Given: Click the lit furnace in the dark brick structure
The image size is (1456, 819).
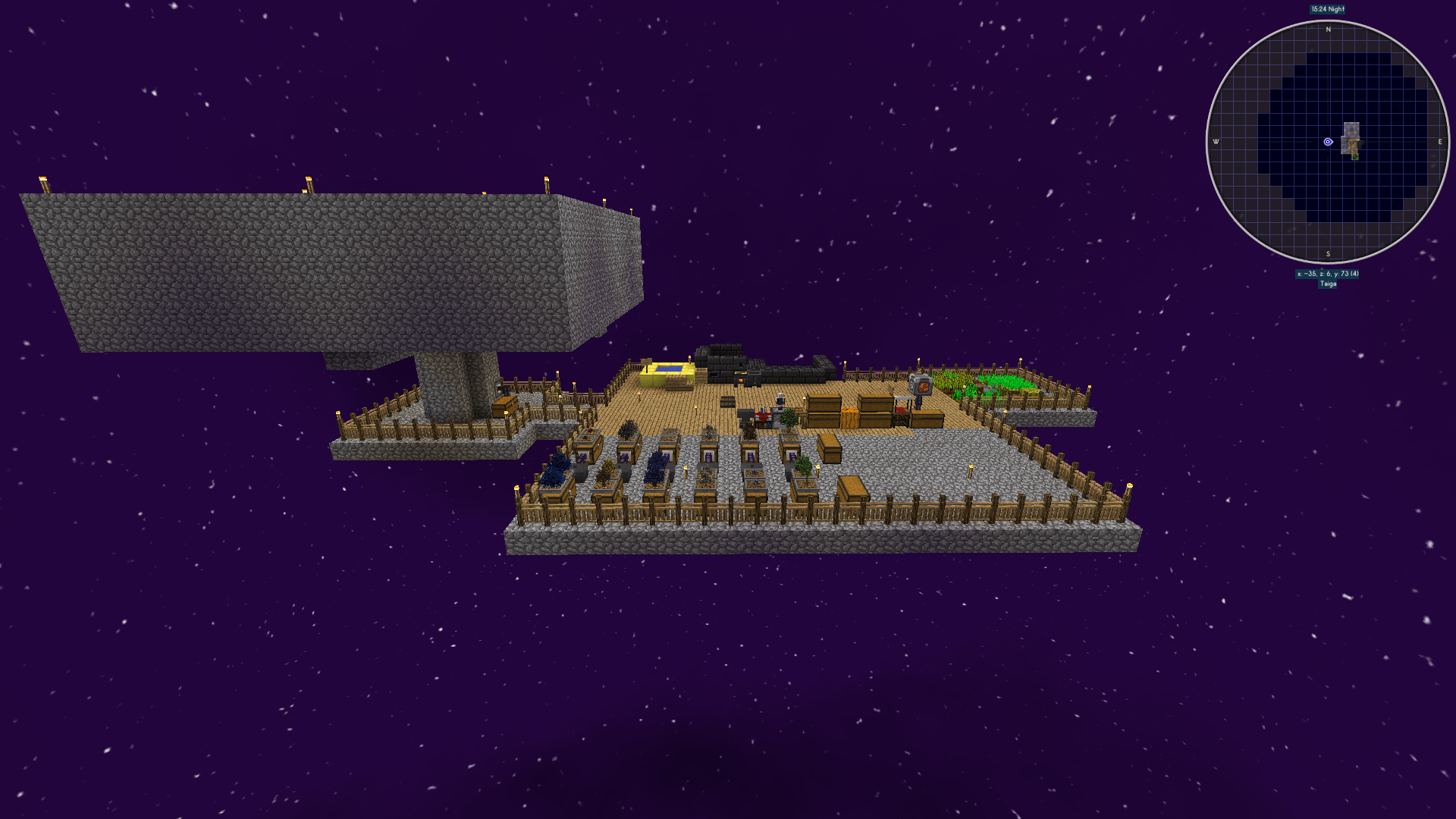Looking at the screenshot, I should click(x=739, y=379).
